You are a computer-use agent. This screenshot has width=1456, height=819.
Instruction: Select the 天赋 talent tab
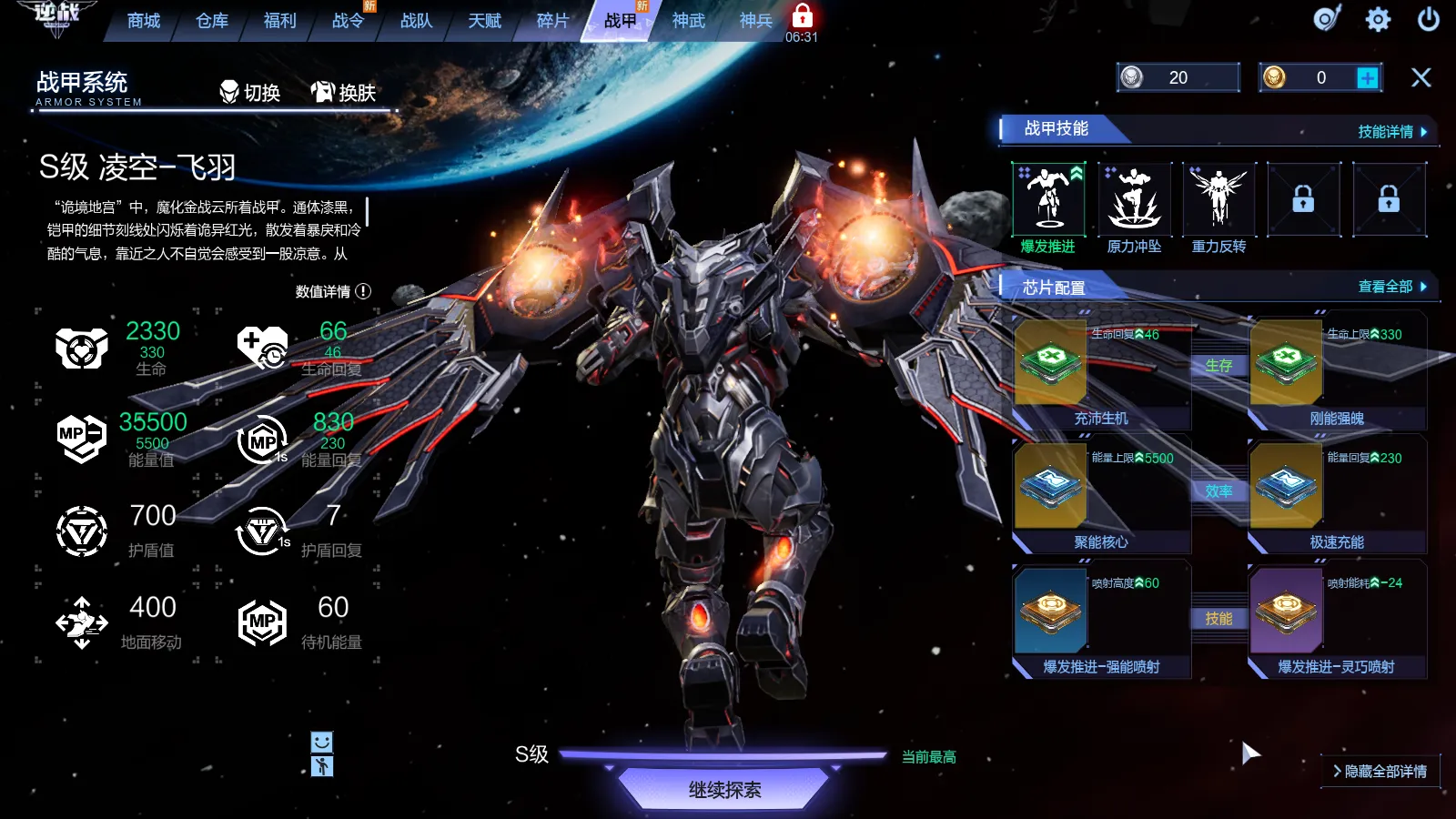pyautogui.click(x=484, y=21)
